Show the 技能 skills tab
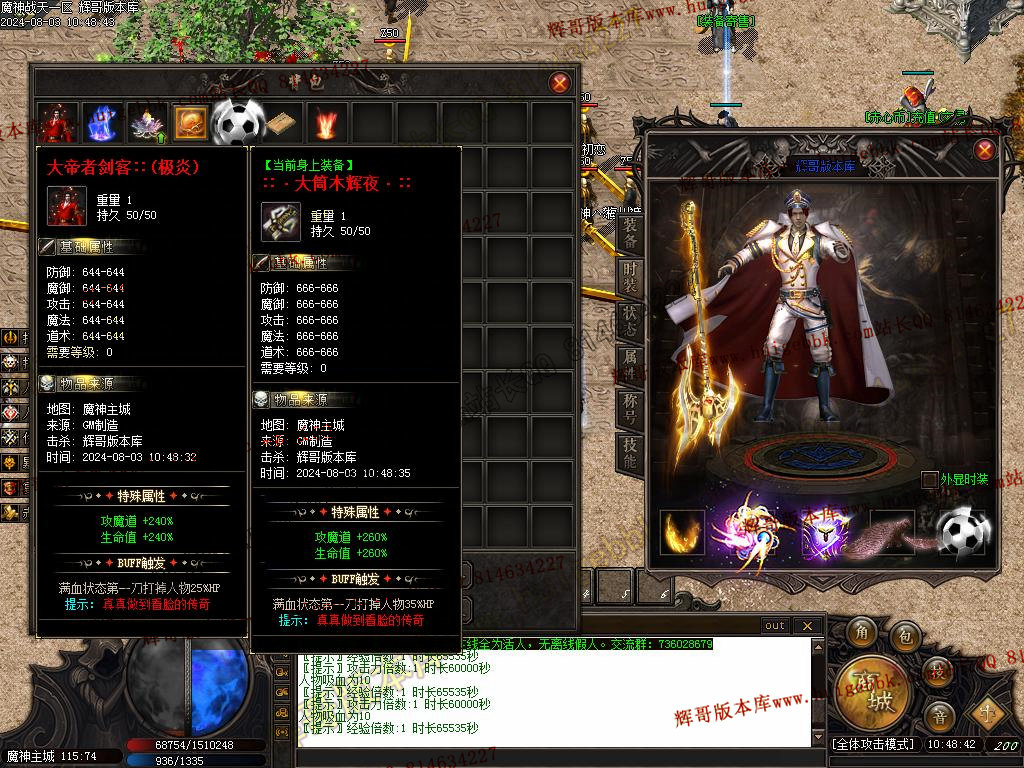 coord(630,453)
